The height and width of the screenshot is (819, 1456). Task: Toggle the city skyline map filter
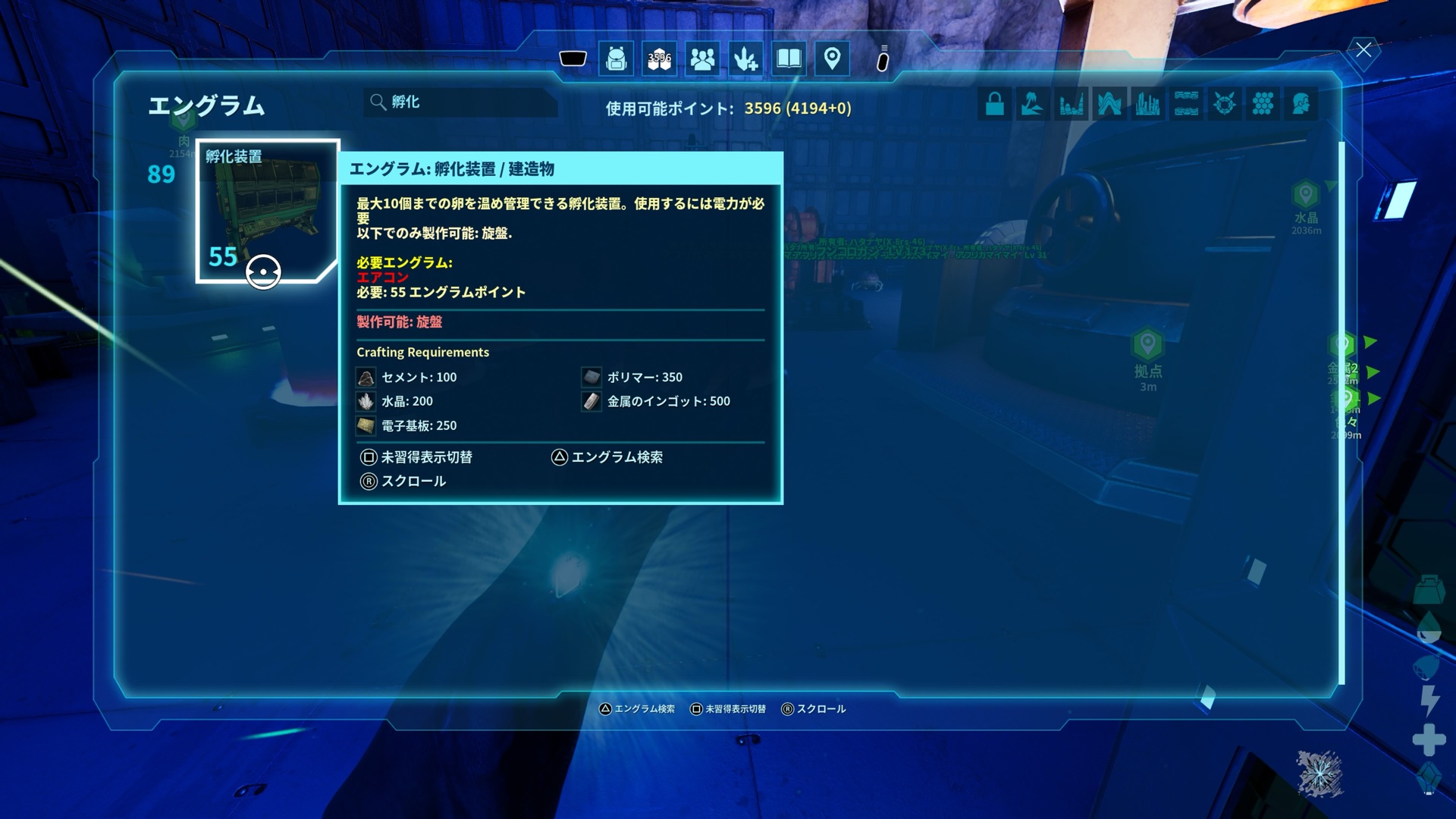click(1147, 104)
